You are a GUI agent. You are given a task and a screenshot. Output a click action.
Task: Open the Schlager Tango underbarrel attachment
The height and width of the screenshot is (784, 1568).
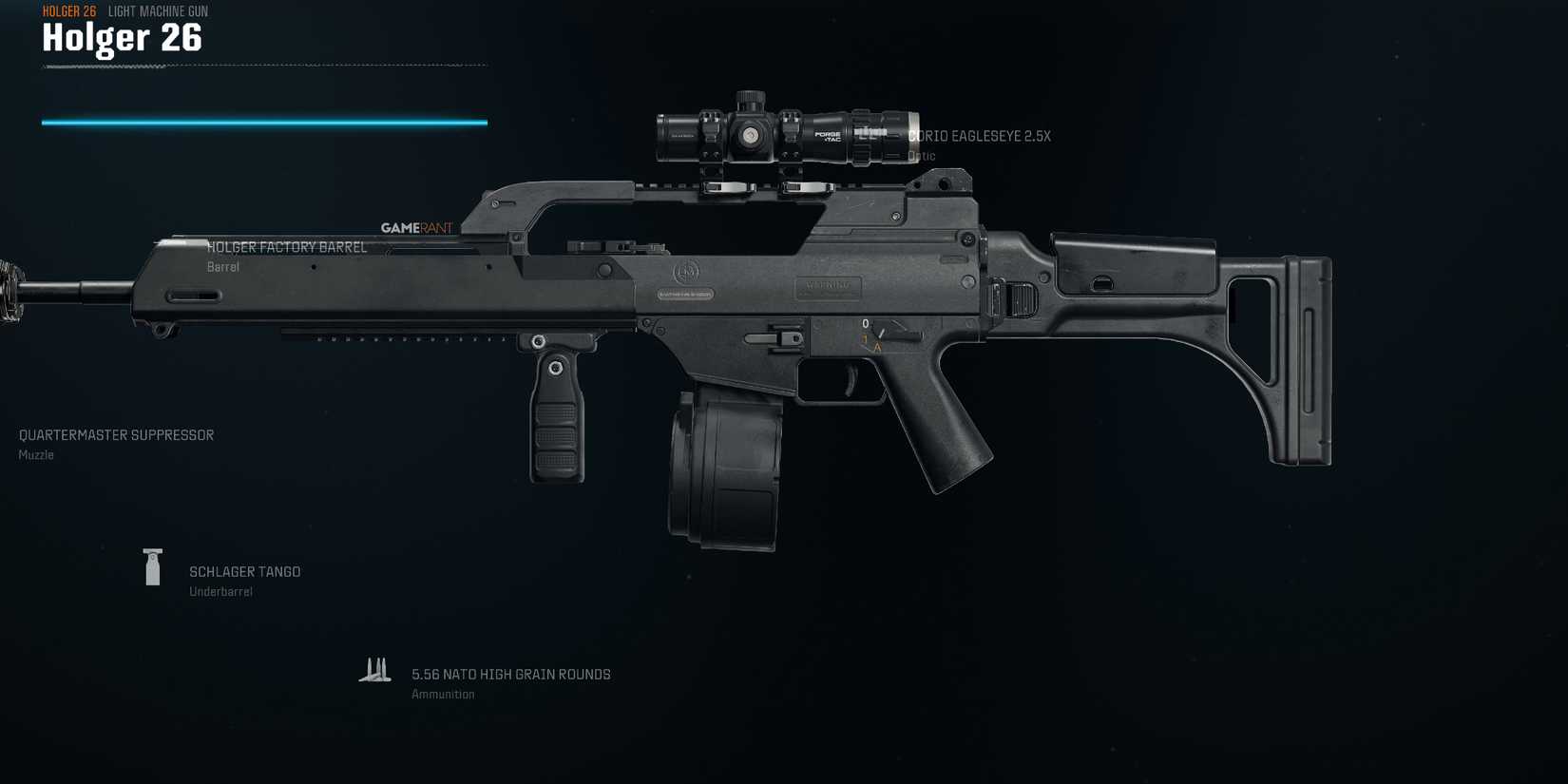pos(243,571)
